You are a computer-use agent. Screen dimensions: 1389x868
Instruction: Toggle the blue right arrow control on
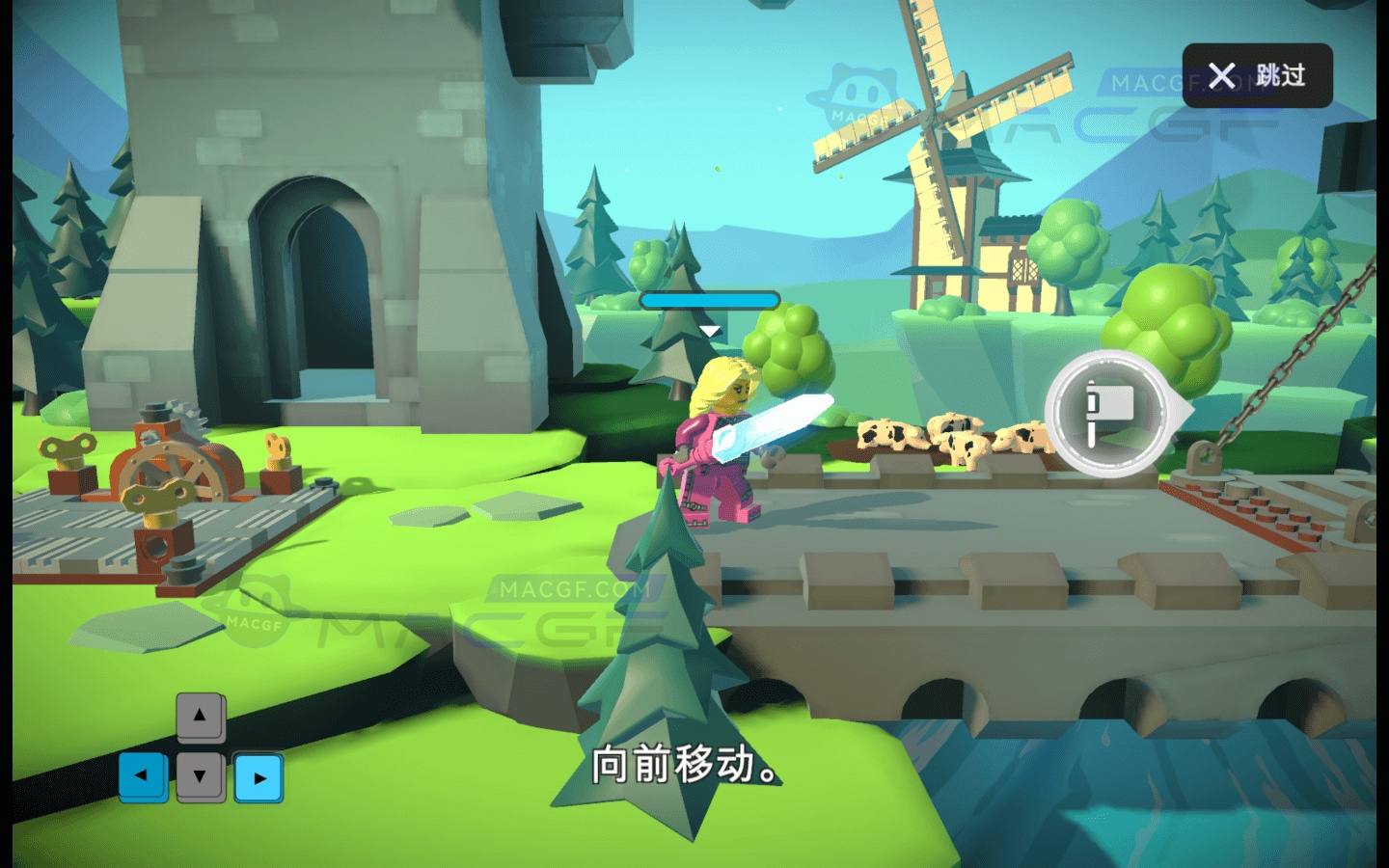[x=257, y=779]
